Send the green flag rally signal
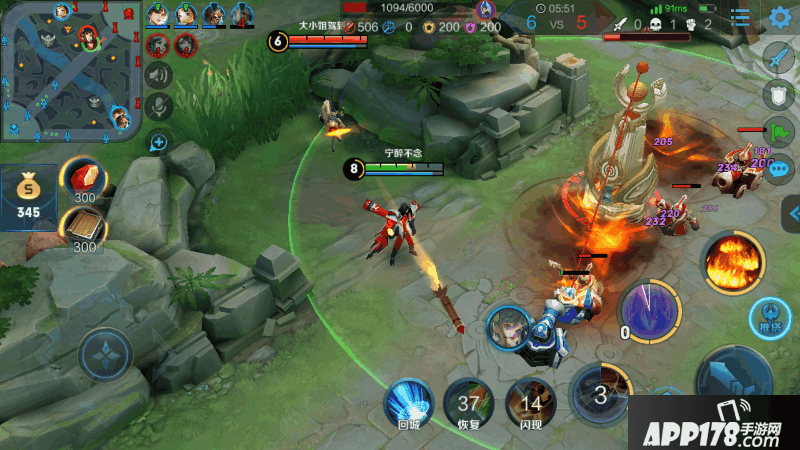This screenshot has width=800, height=450. tap(778, 131)
